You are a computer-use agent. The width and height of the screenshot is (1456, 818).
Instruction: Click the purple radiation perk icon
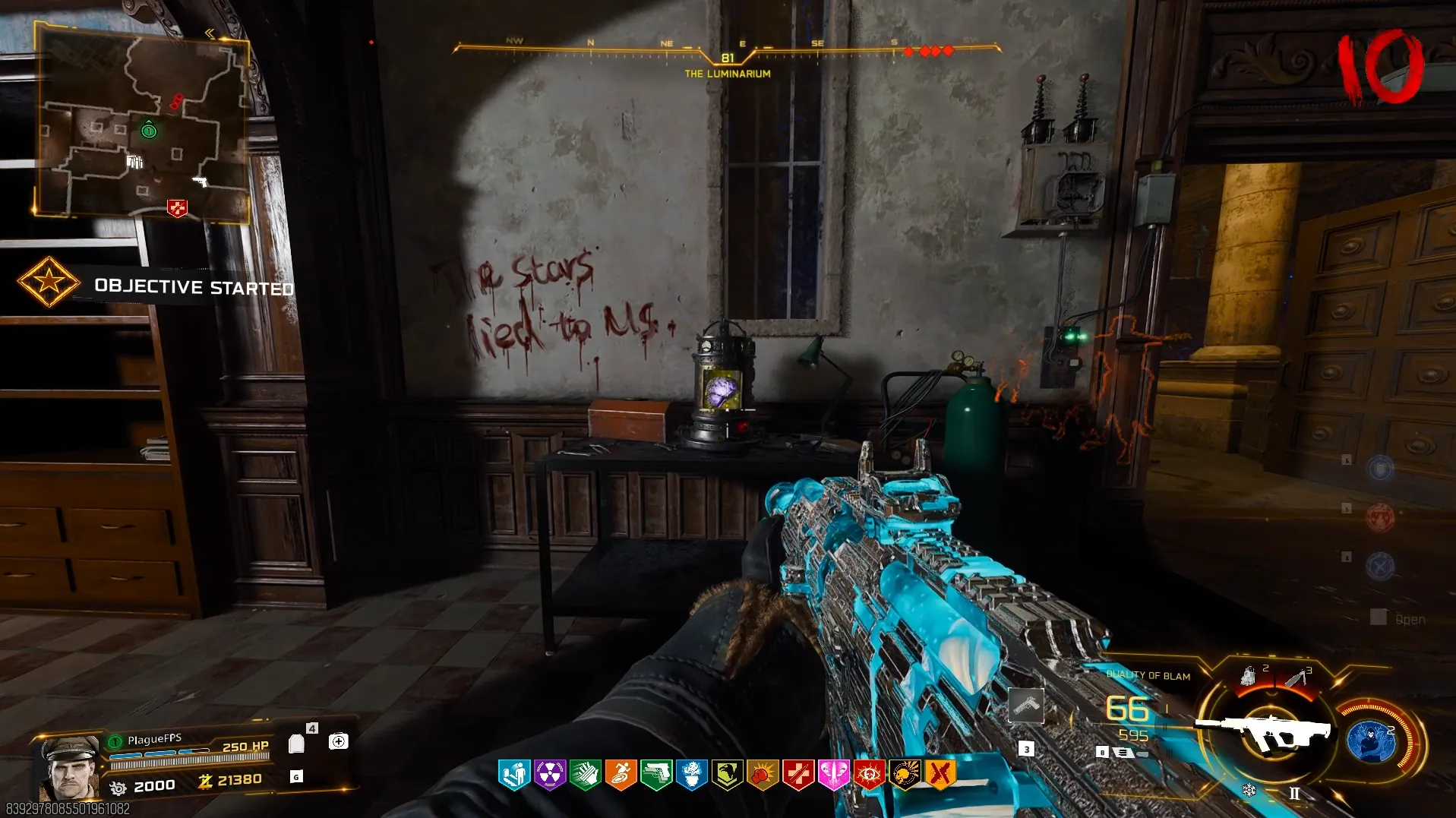click(x=550, y=775)
